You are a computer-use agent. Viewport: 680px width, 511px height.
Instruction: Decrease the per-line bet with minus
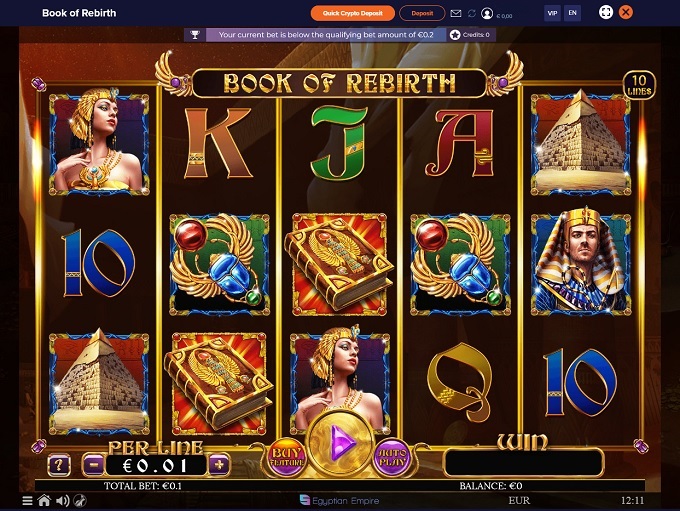click(92, 464)
